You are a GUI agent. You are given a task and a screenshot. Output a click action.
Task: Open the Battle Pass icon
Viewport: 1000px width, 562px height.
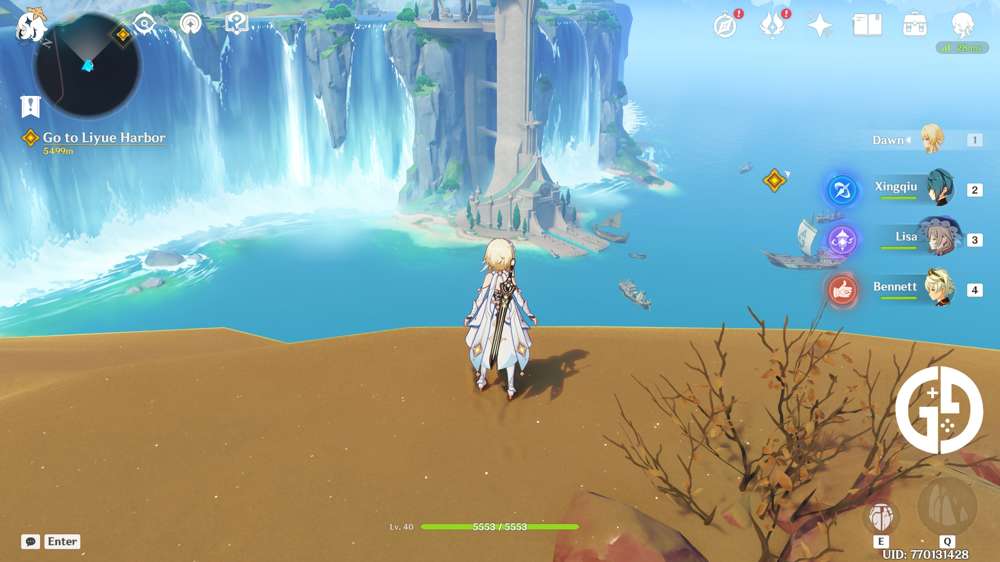tap(771, 26)
